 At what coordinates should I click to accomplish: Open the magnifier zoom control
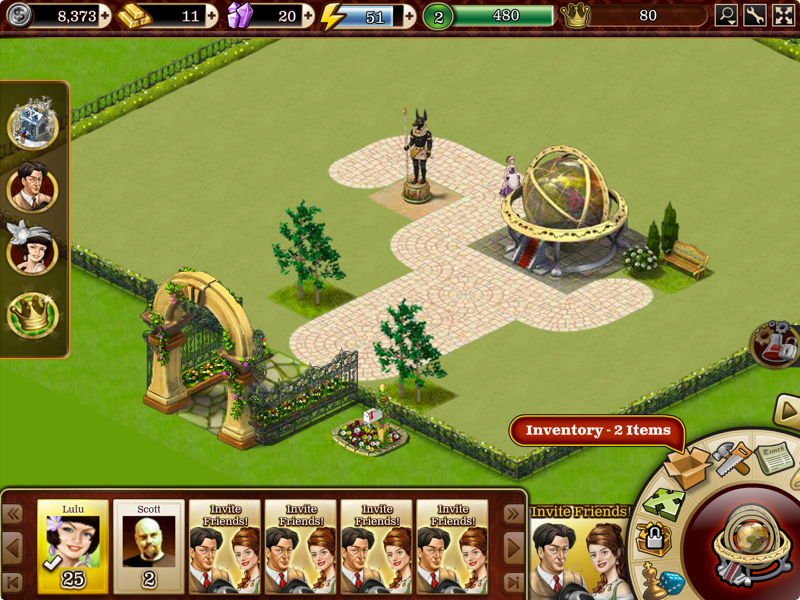click(x=727, y=16)
